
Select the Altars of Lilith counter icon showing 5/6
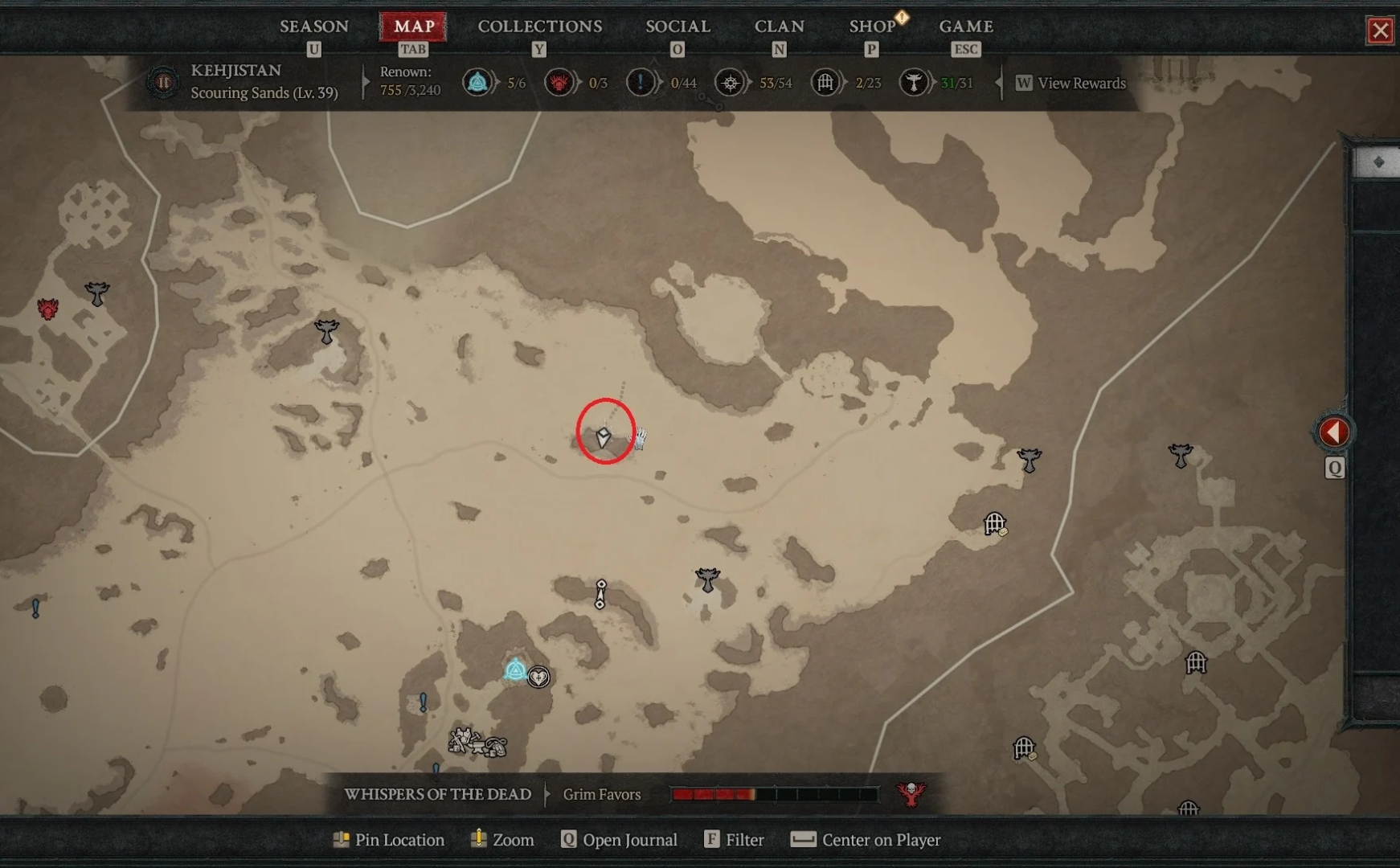click(478, 81)
